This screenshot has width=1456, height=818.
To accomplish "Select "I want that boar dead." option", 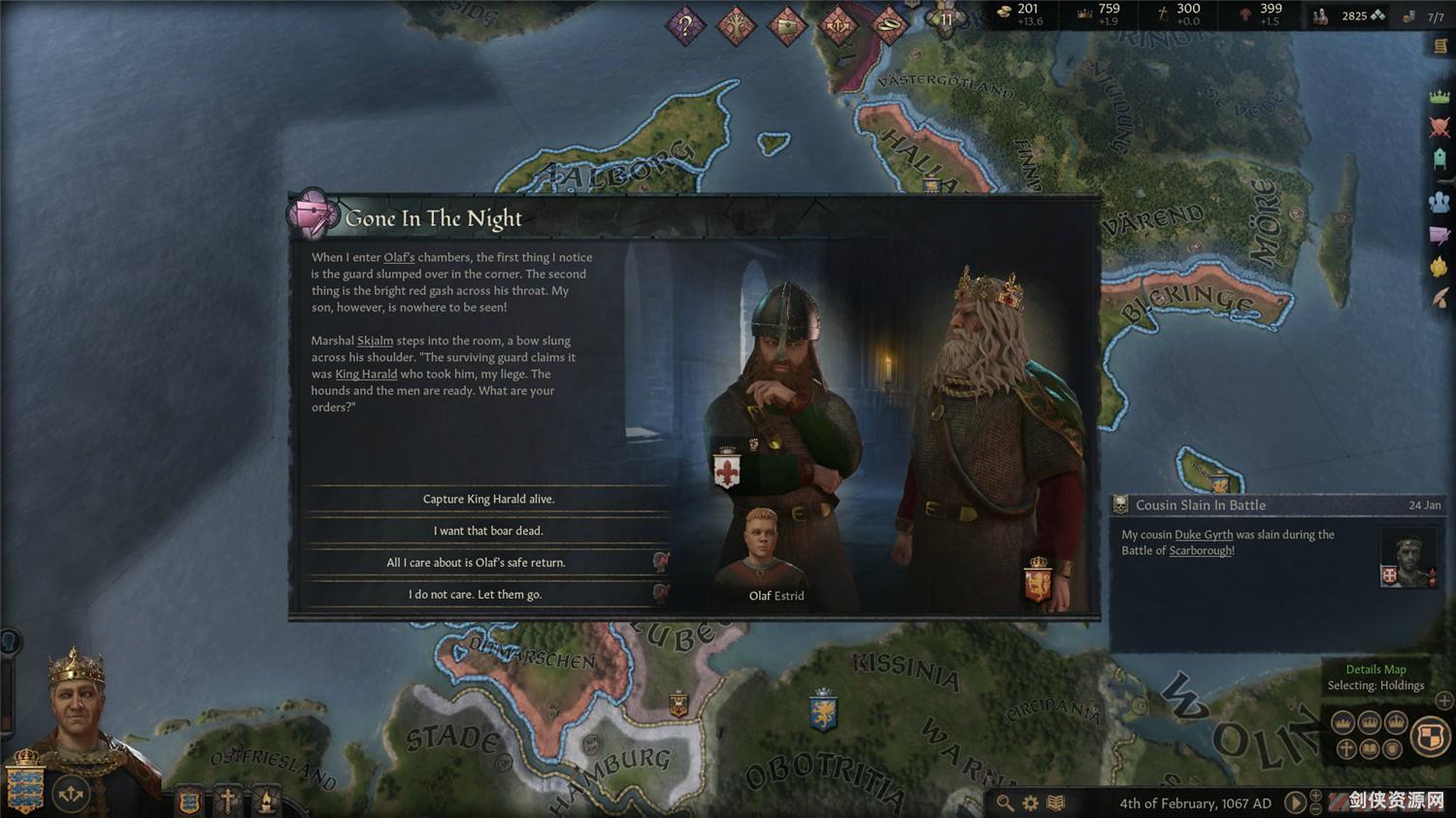I will tap(488, 531).
